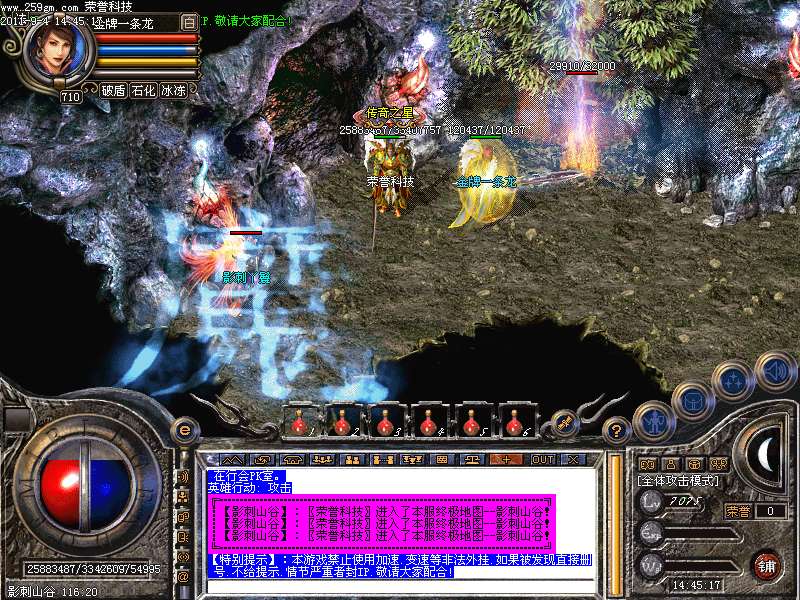The width and height of the screenshot is (800, 600).
Task: Click the chat text input line
Action: click(400, 586)
